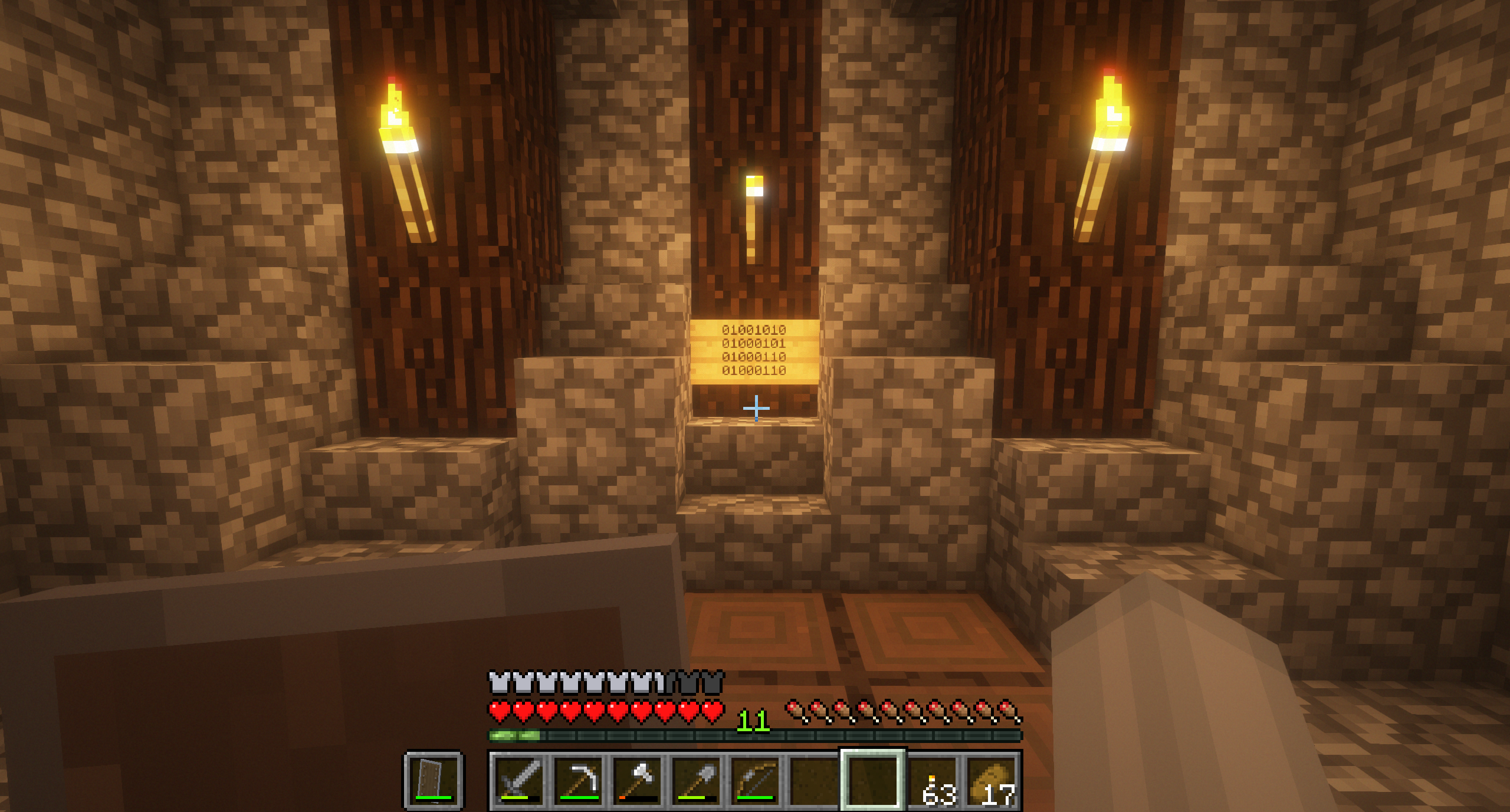
Task: Click the highlighted empty hotbar slot
Action: click(x=873, y=780)
